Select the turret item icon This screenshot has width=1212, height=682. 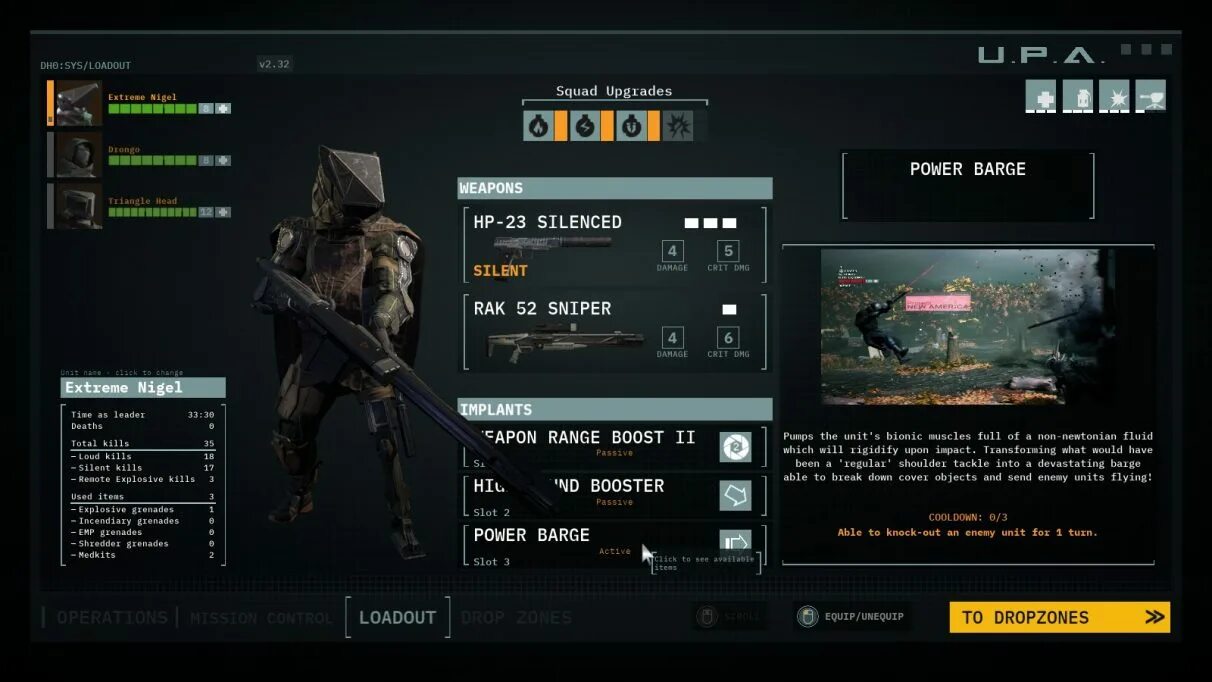tap(1151, 96)
